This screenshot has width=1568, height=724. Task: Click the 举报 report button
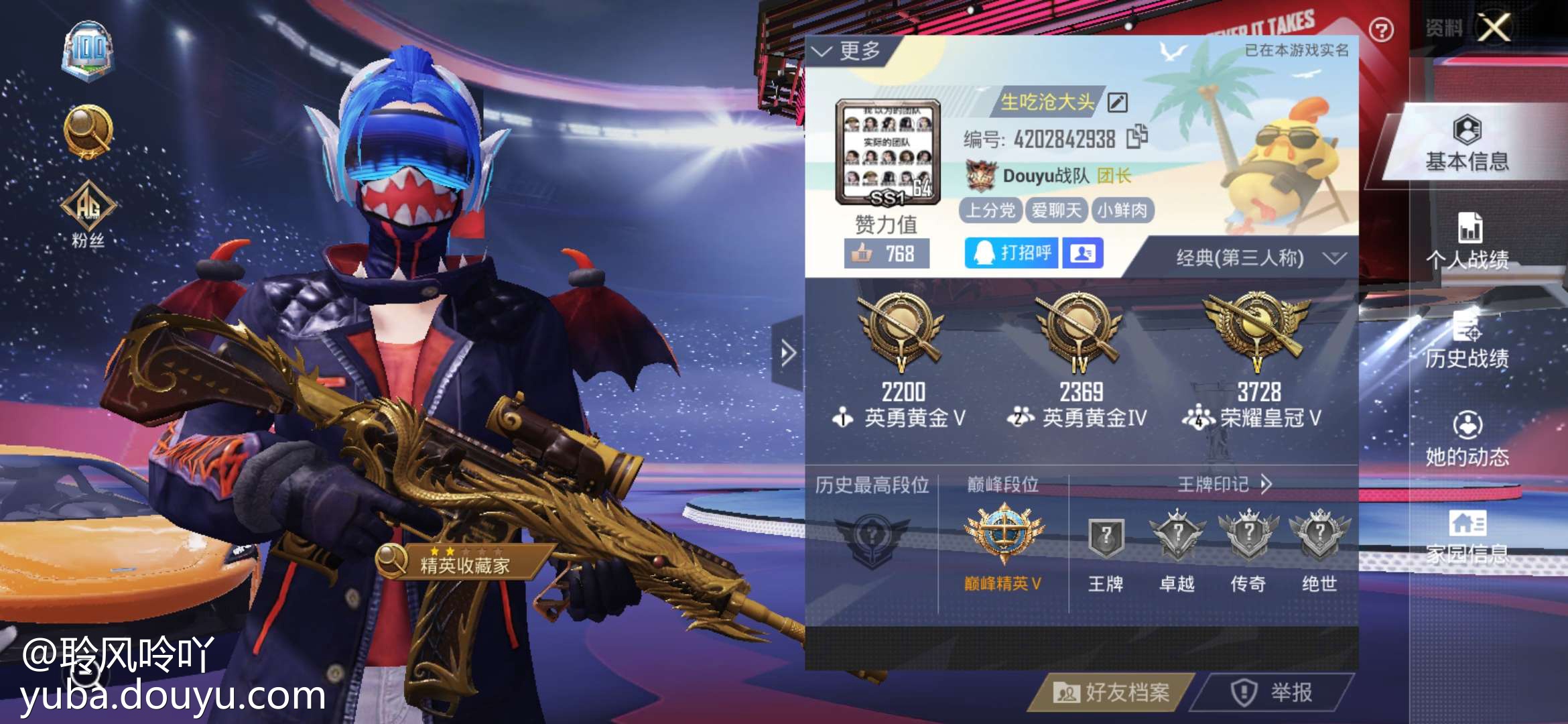click(1272, 692)
